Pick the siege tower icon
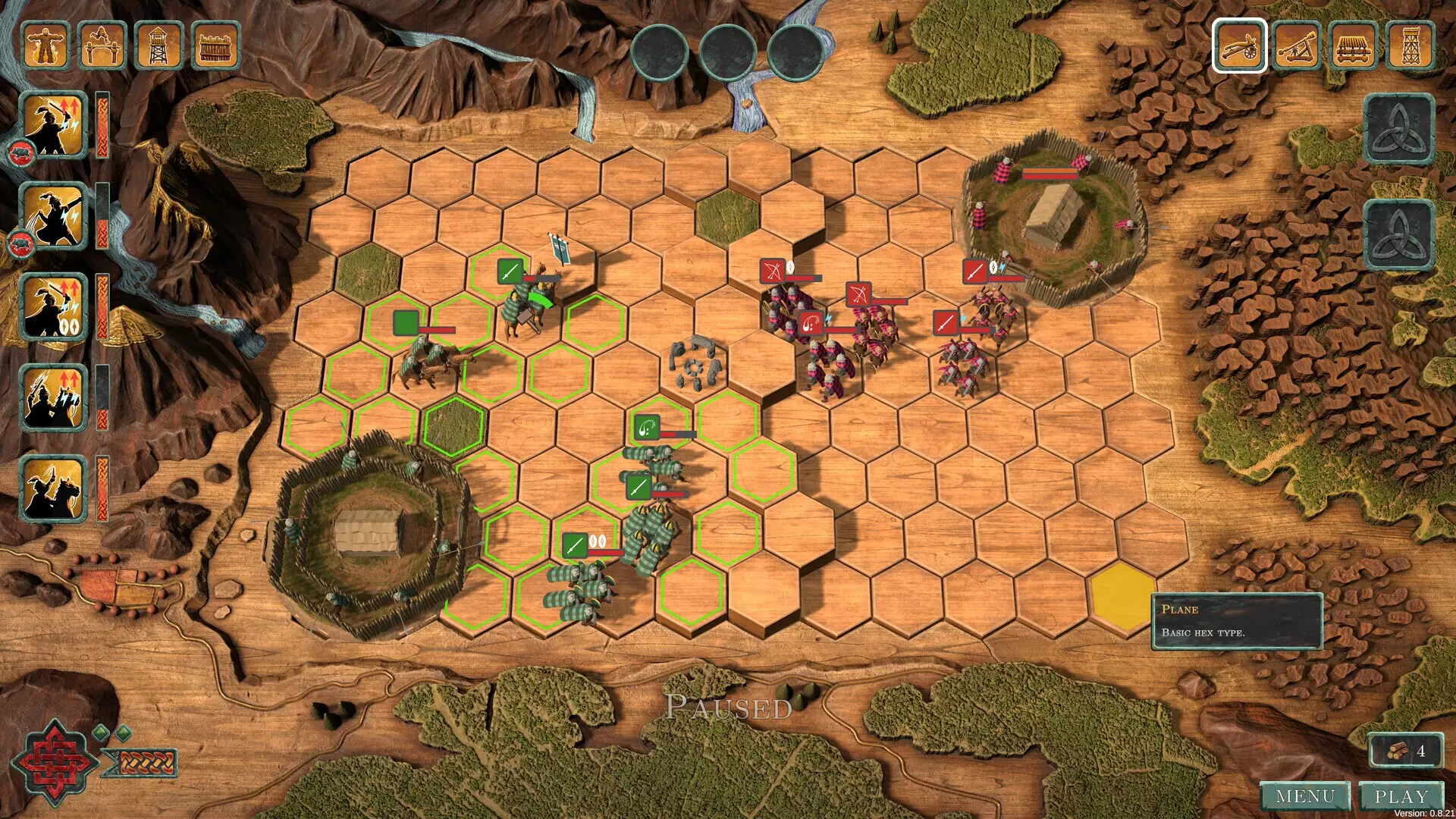 coord(1410,45)
